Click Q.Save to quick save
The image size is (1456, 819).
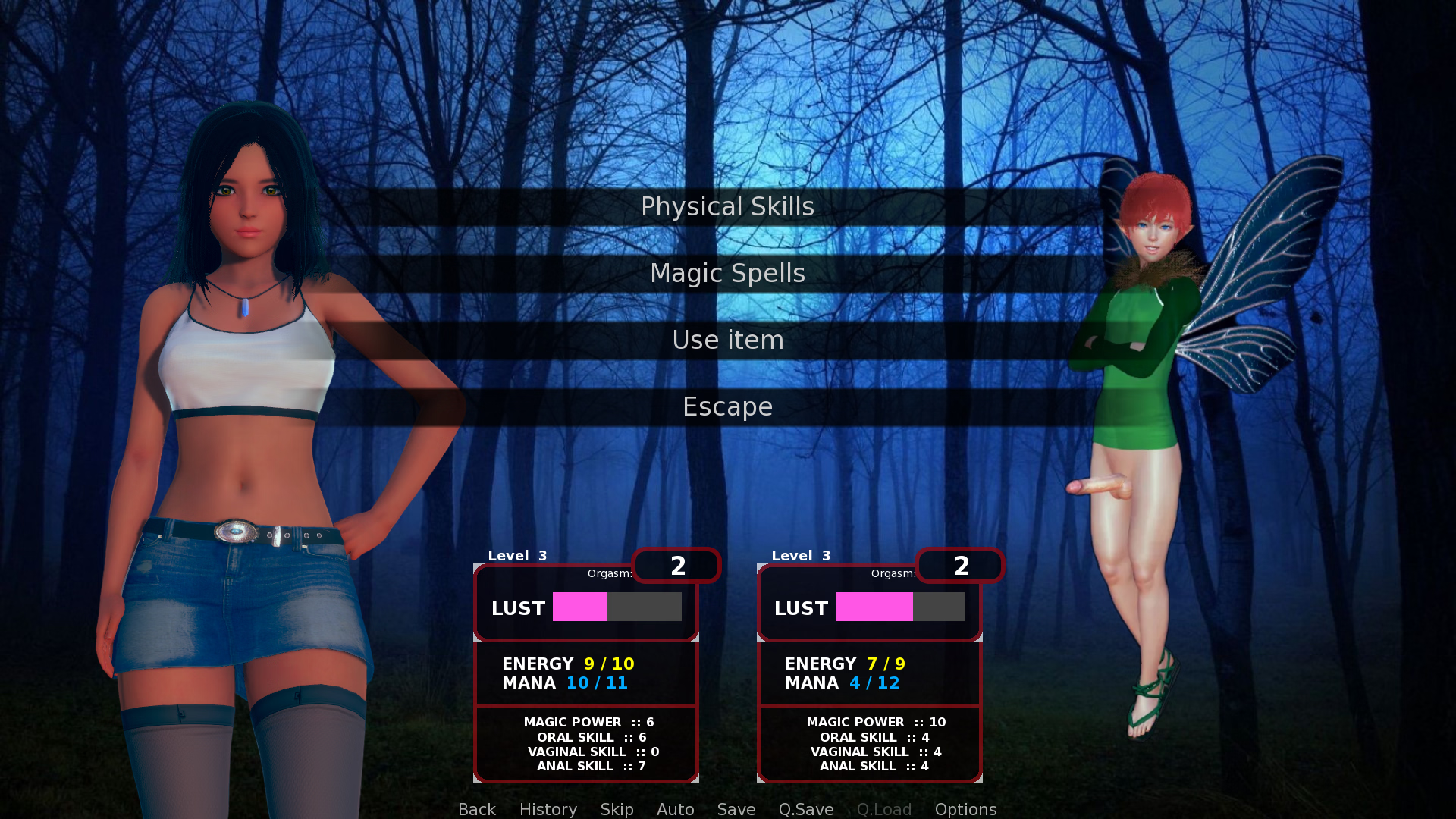point(805,809)
